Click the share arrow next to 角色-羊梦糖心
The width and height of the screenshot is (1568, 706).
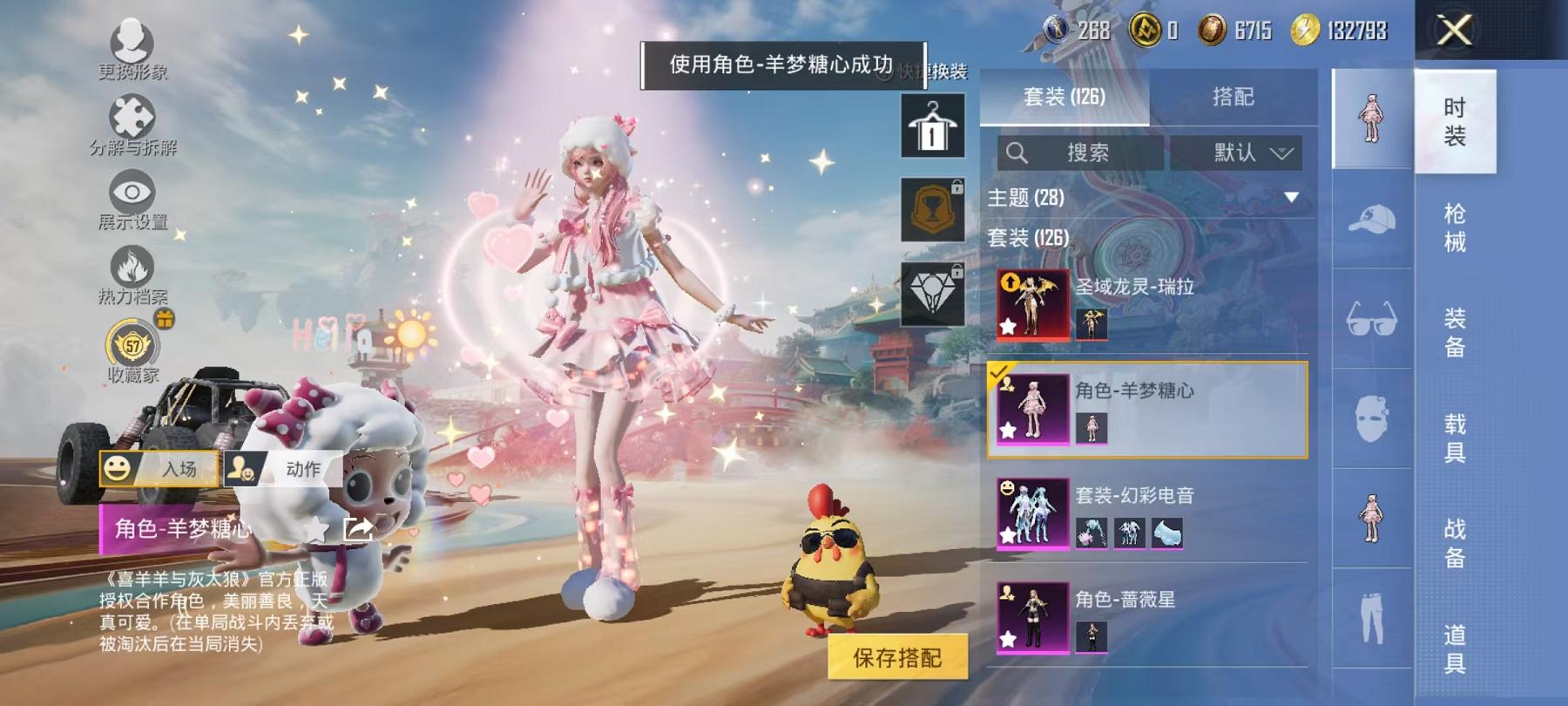pyautogui.click(x=359, y=526)
